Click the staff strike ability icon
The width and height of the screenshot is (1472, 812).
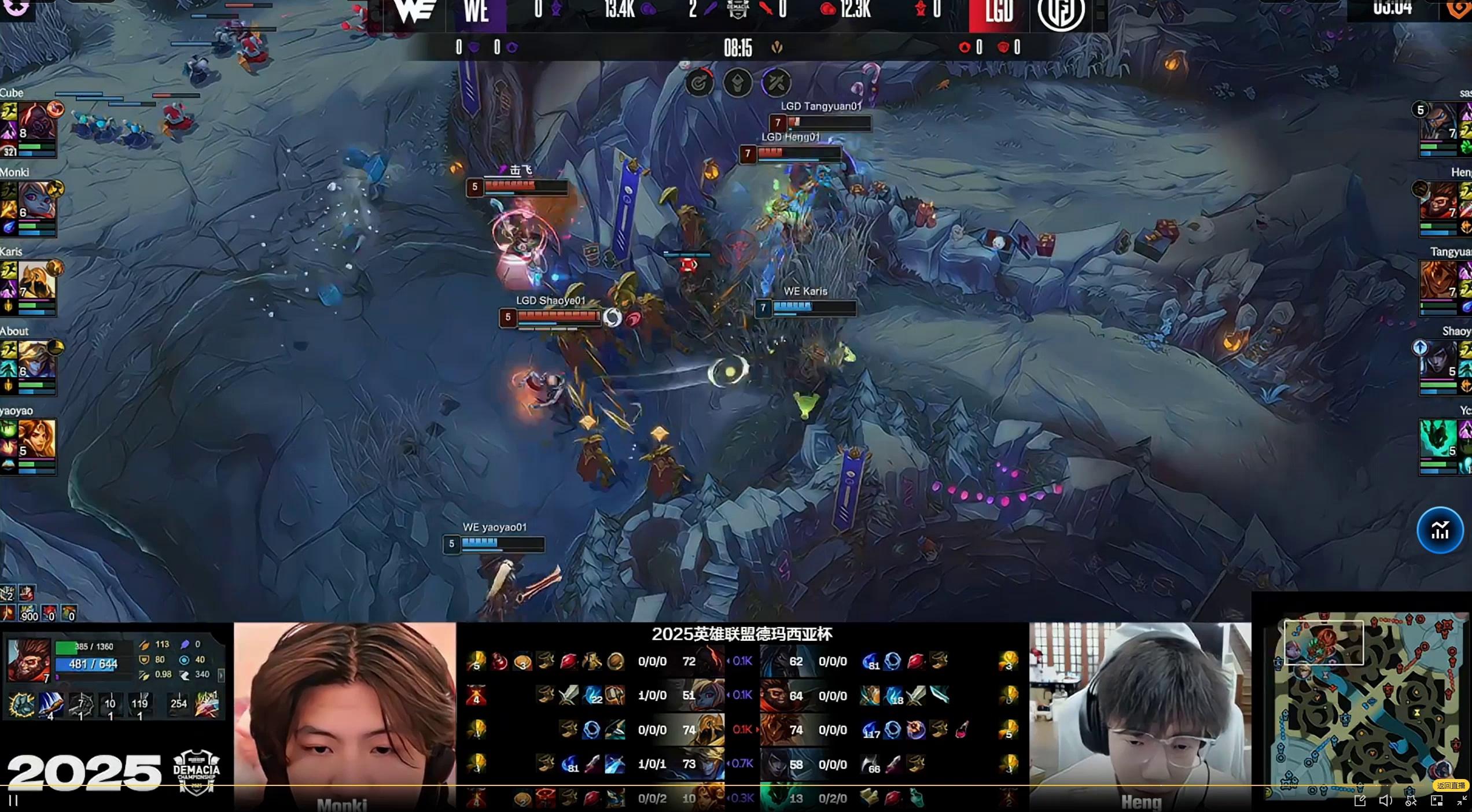(x=51, y=705)
